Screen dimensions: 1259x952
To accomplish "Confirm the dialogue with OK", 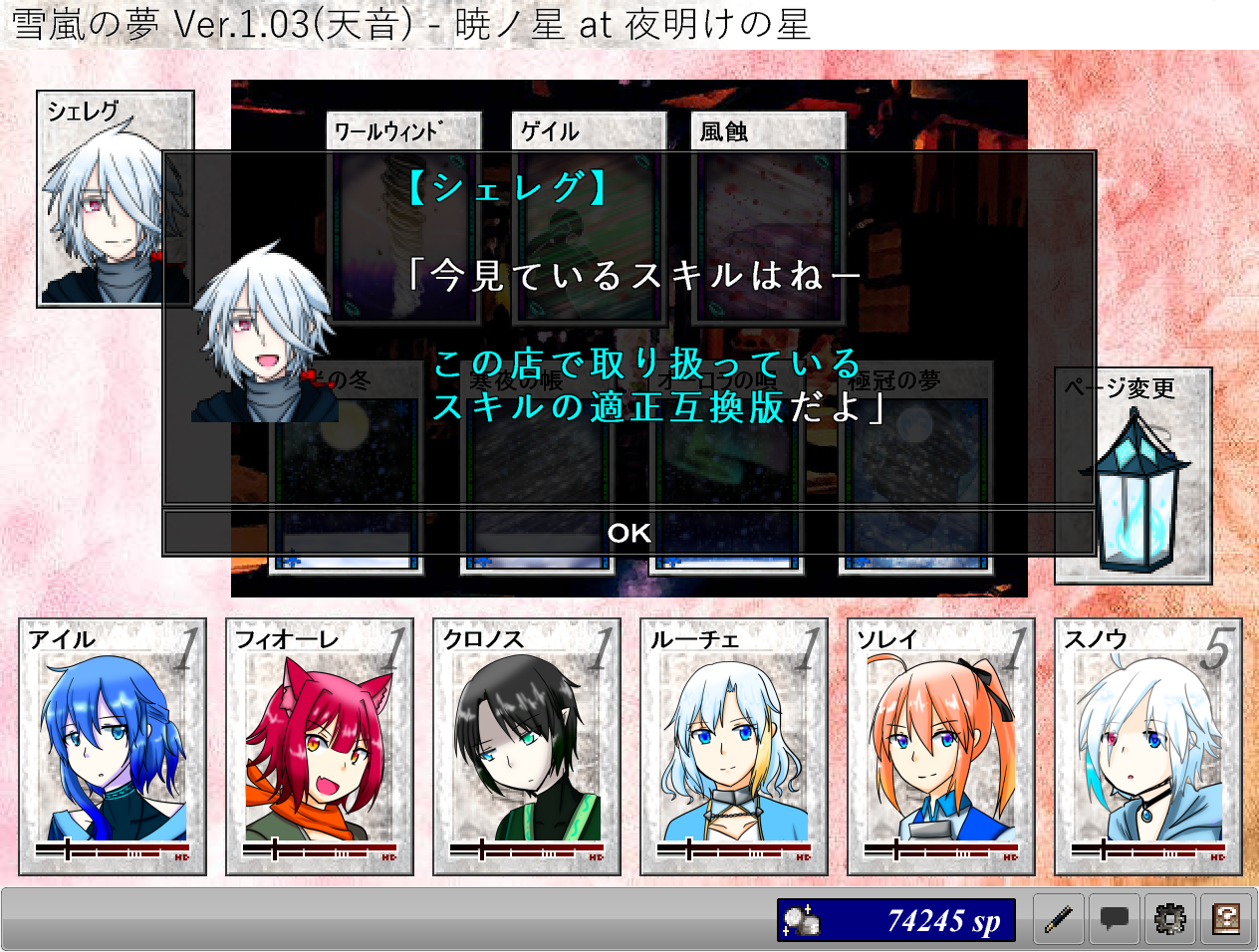I will (629, 533).
